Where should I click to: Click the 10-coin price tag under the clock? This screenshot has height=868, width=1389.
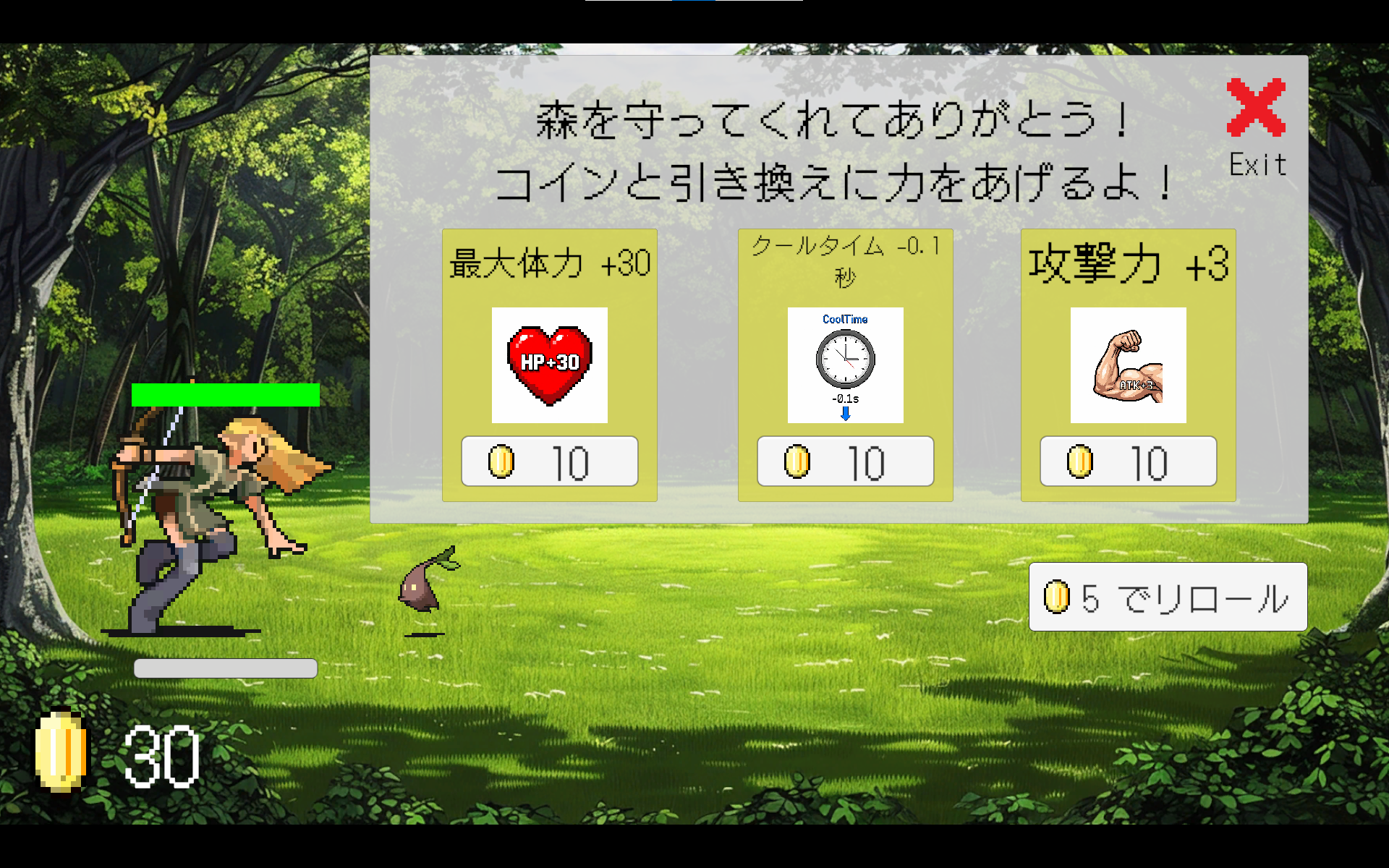[845, 461]
